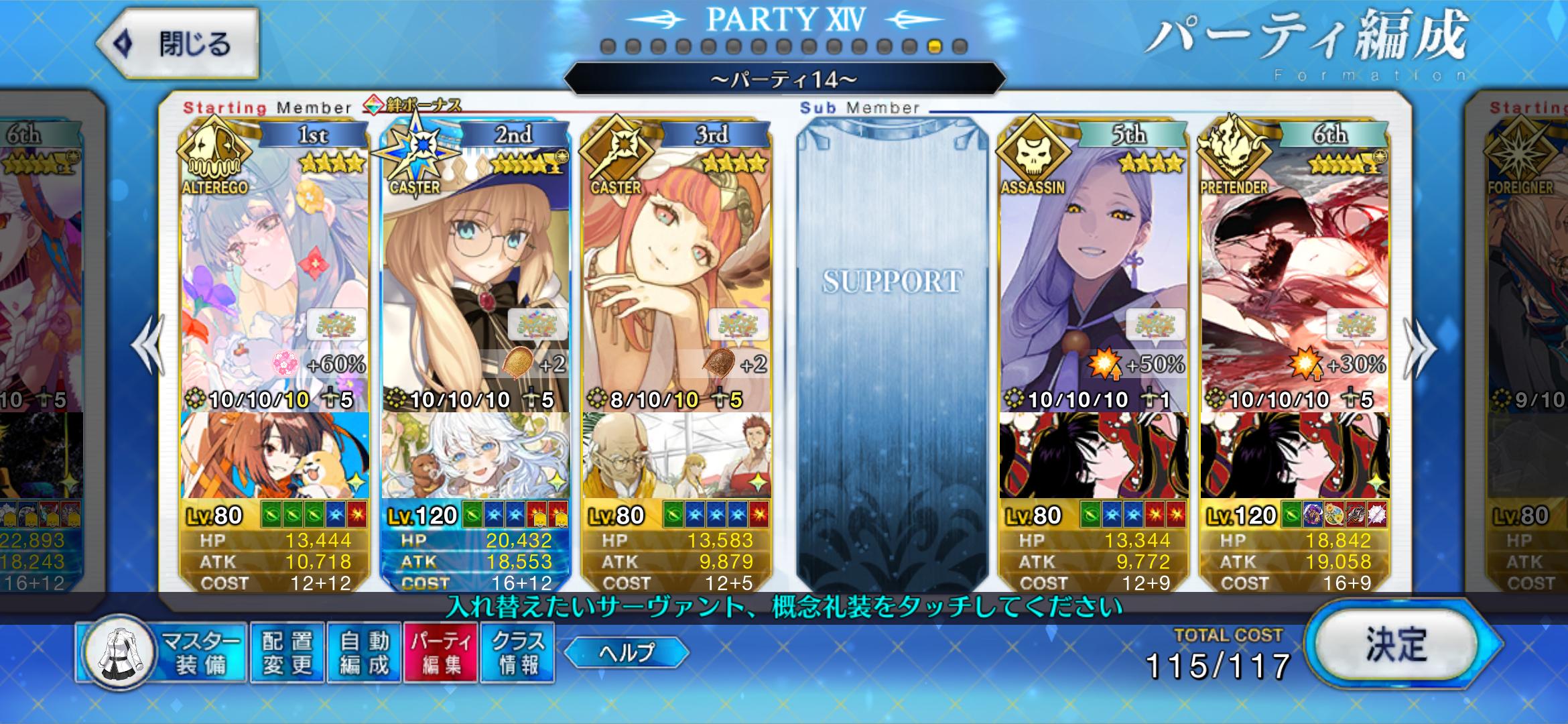This screenshot has height=724, width=1568.
Task: Select the 5th slot Assassin servant card
Action: [x=1094, y=268]
